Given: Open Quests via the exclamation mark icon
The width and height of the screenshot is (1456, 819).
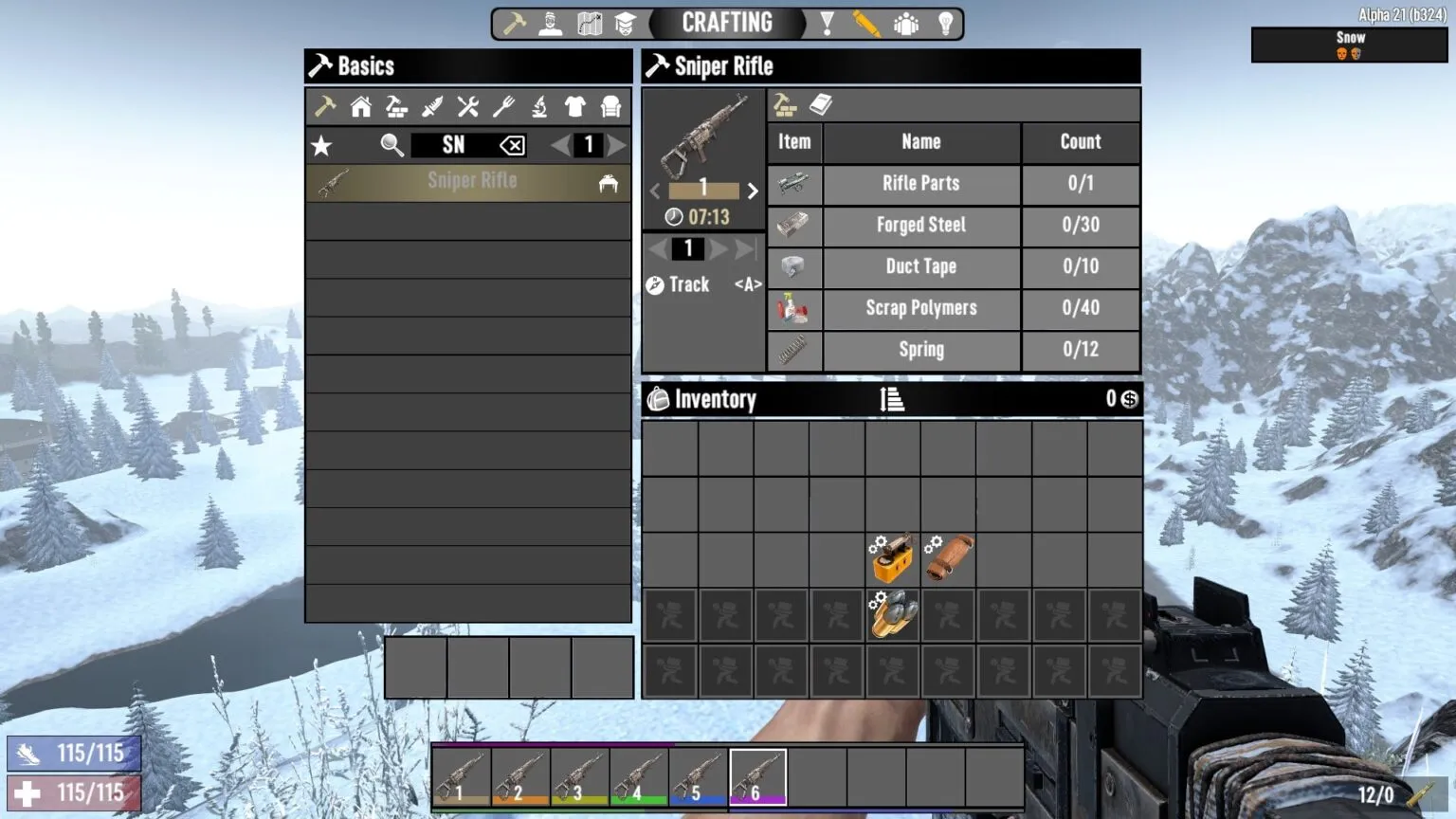Looking at the screenshot, I should [827, 23].
